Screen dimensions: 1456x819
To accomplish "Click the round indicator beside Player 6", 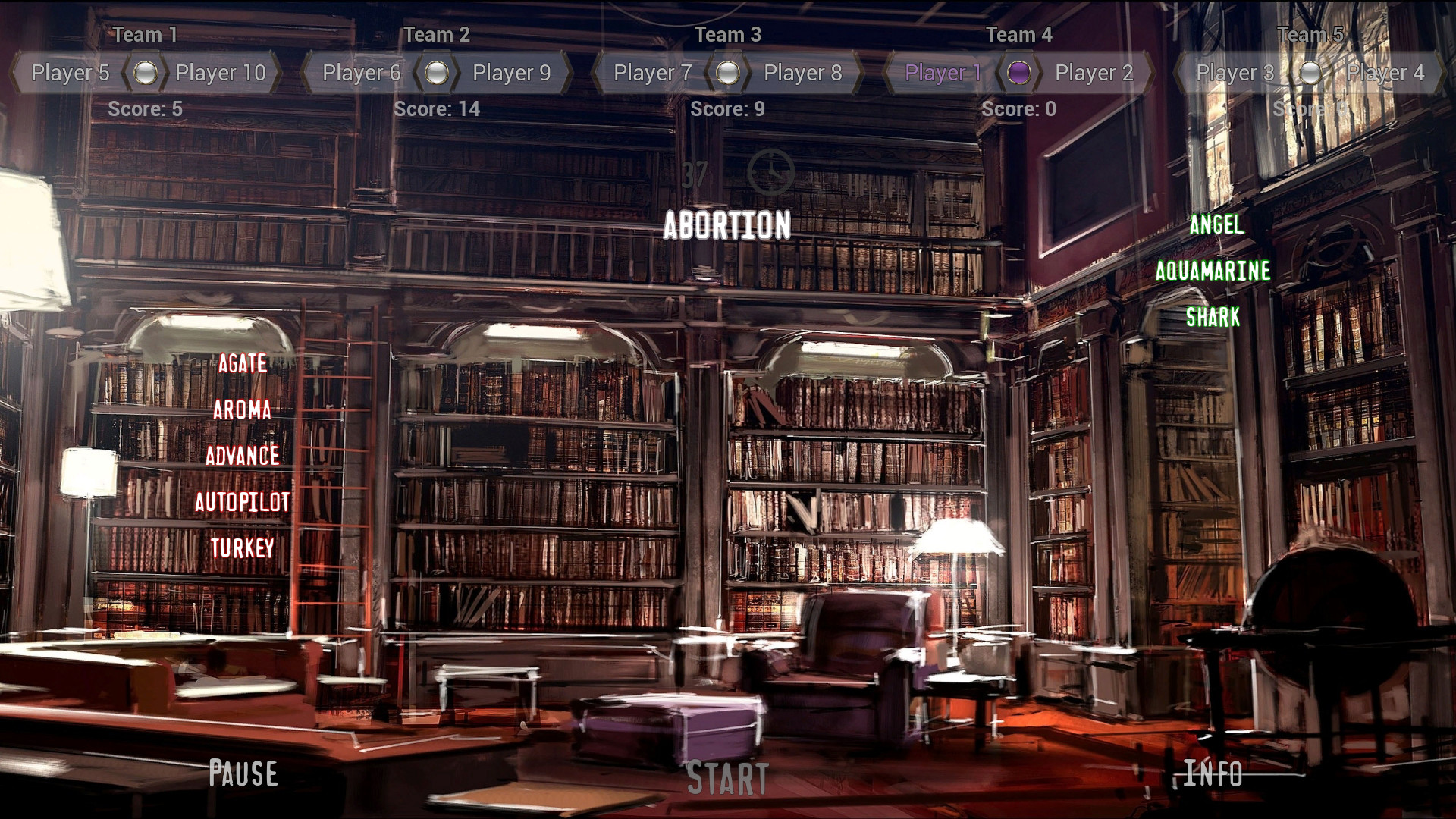I will coord(437,74).
